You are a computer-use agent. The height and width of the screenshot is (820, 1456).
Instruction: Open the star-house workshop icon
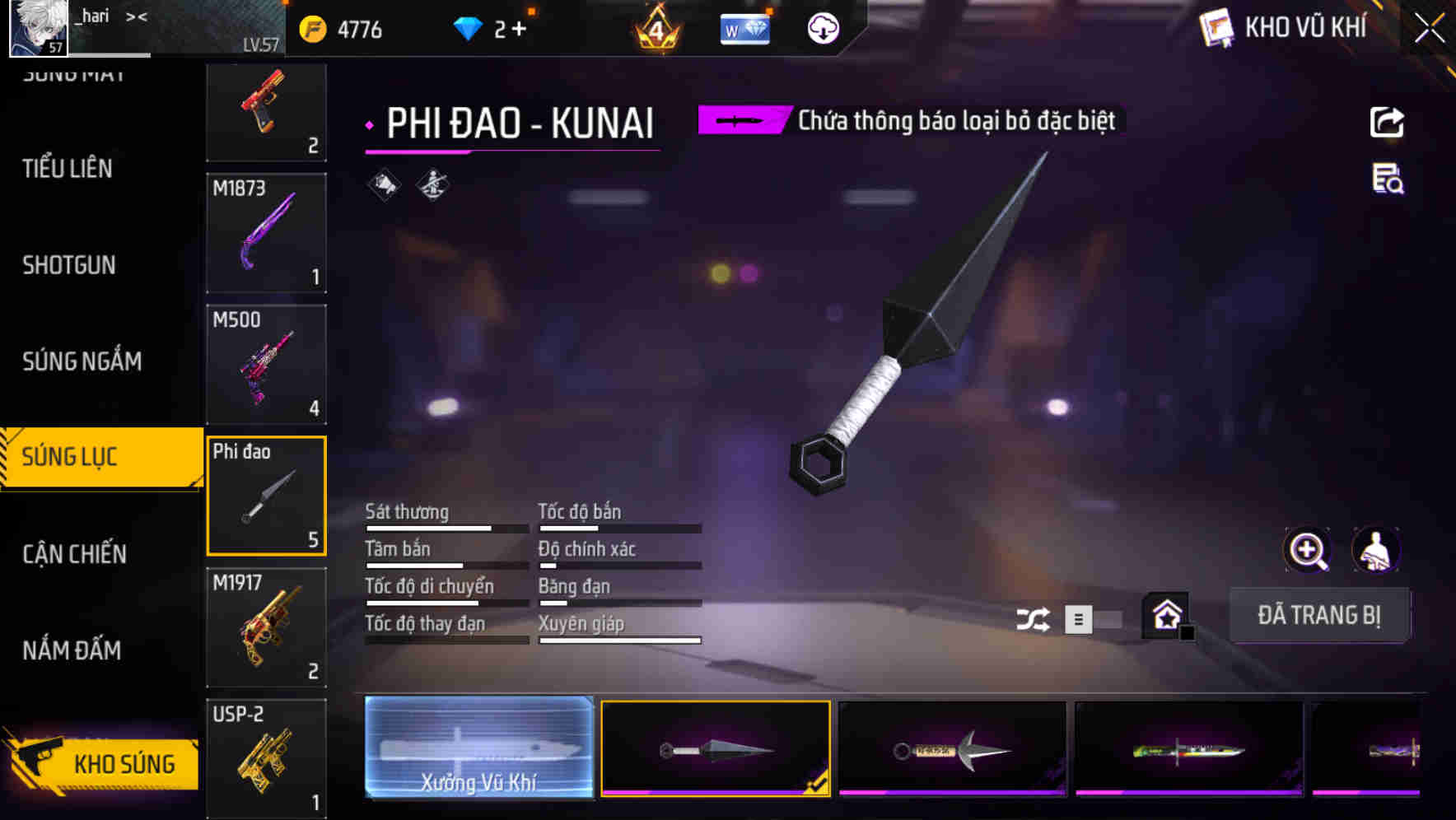[x=1165, y=615]
